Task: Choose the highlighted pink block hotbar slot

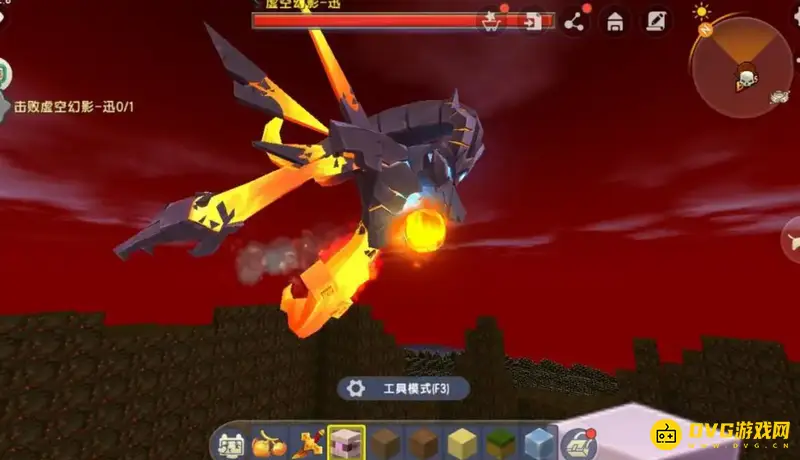Action: click(346, 442)
